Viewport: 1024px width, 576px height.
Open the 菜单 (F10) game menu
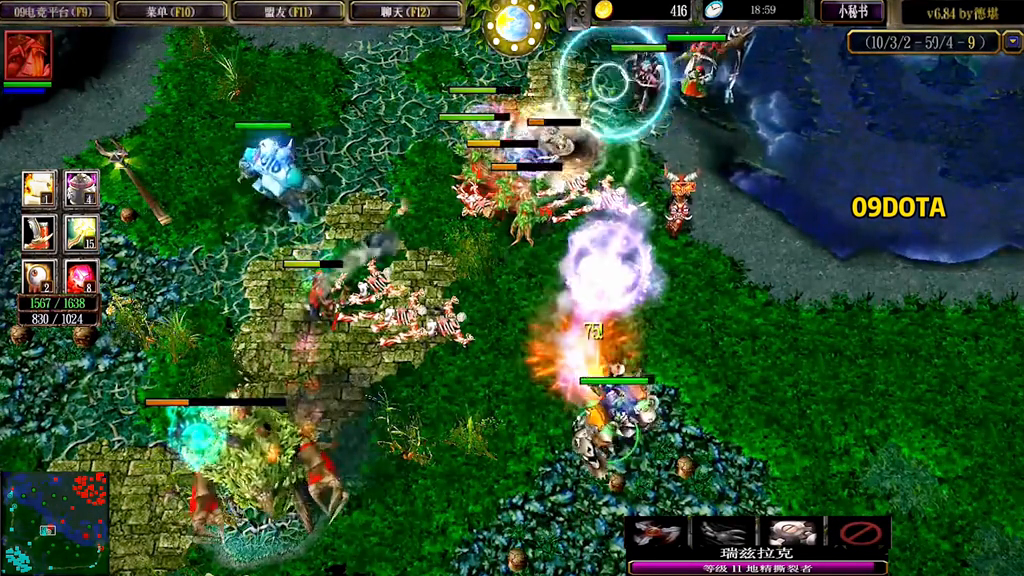(170, 11)
